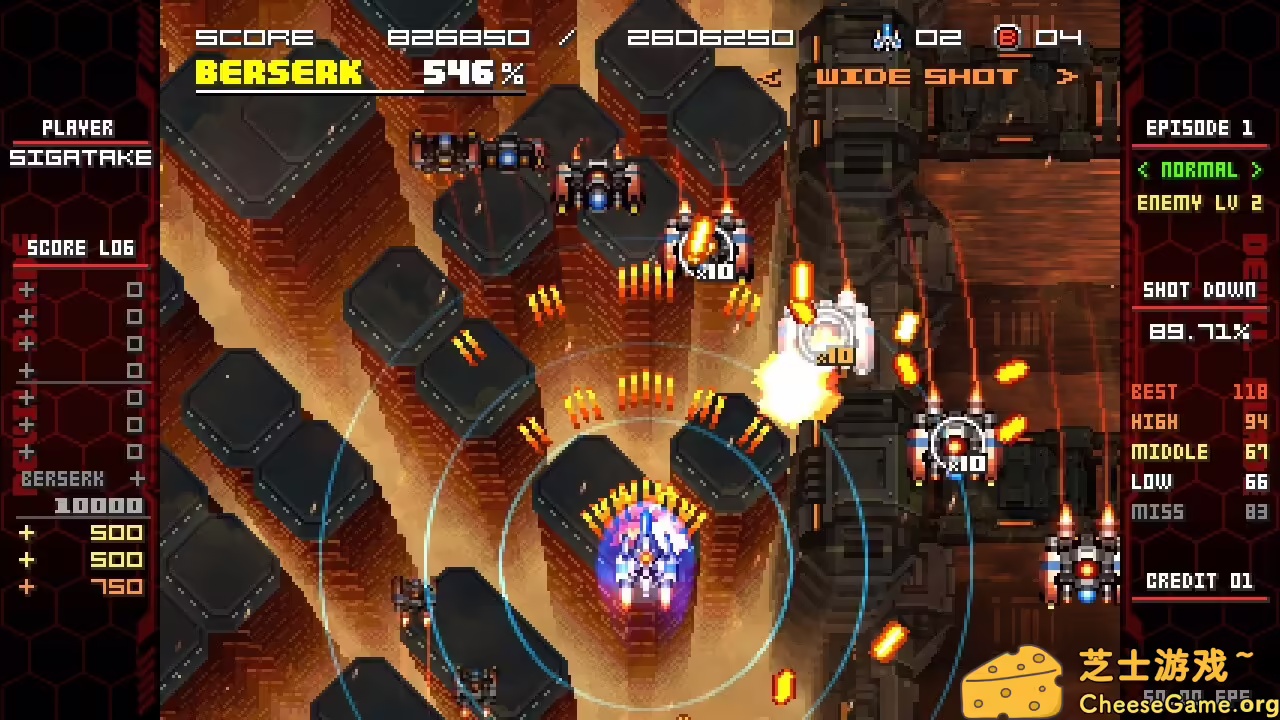Open the SCORE LOG panel header

pos(80,248)
